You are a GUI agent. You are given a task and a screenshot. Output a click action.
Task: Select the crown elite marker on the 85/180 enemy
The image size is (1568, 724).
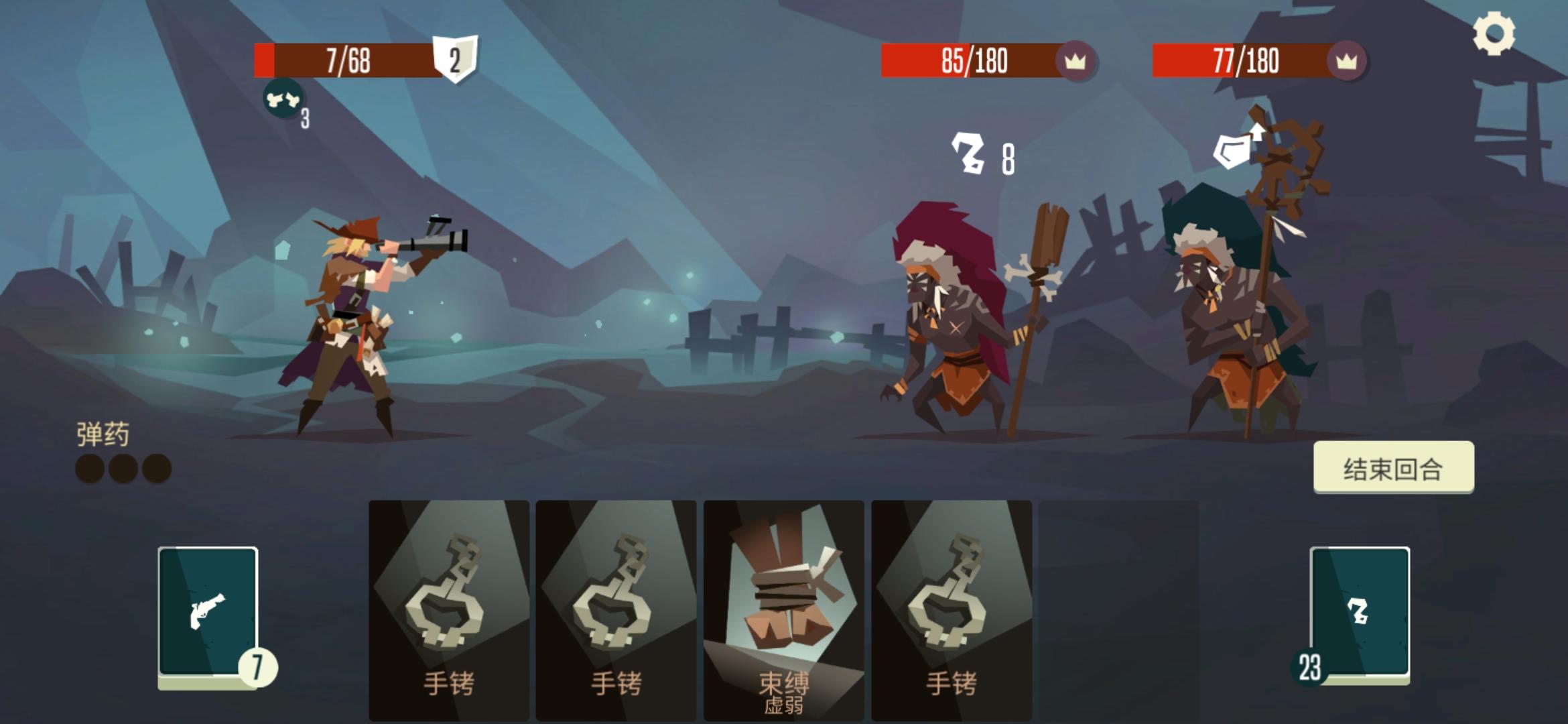click(1075, 60)
